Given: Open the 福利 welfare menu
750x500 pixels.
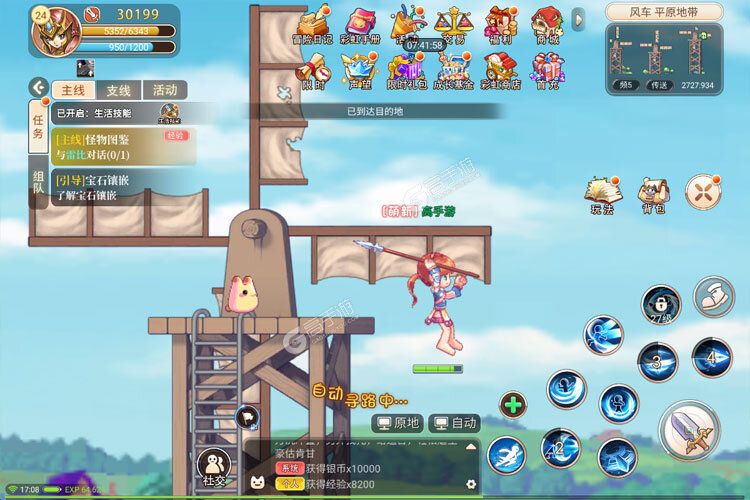Looking at the screenshot, I should click(x=499, y=24).
